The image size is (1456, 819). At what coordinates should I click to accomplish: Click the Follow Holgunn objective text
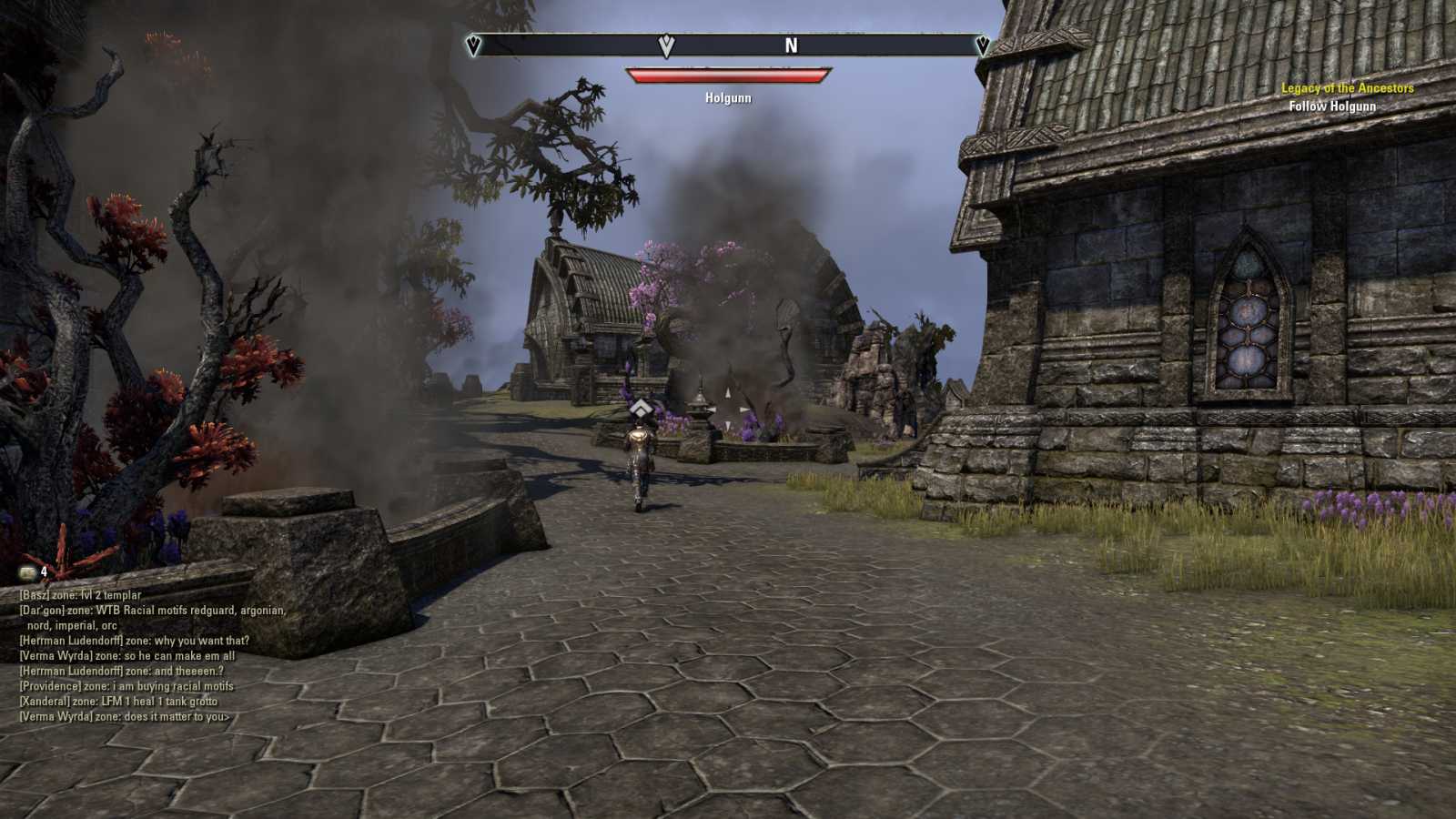[x=1333, y=105]
